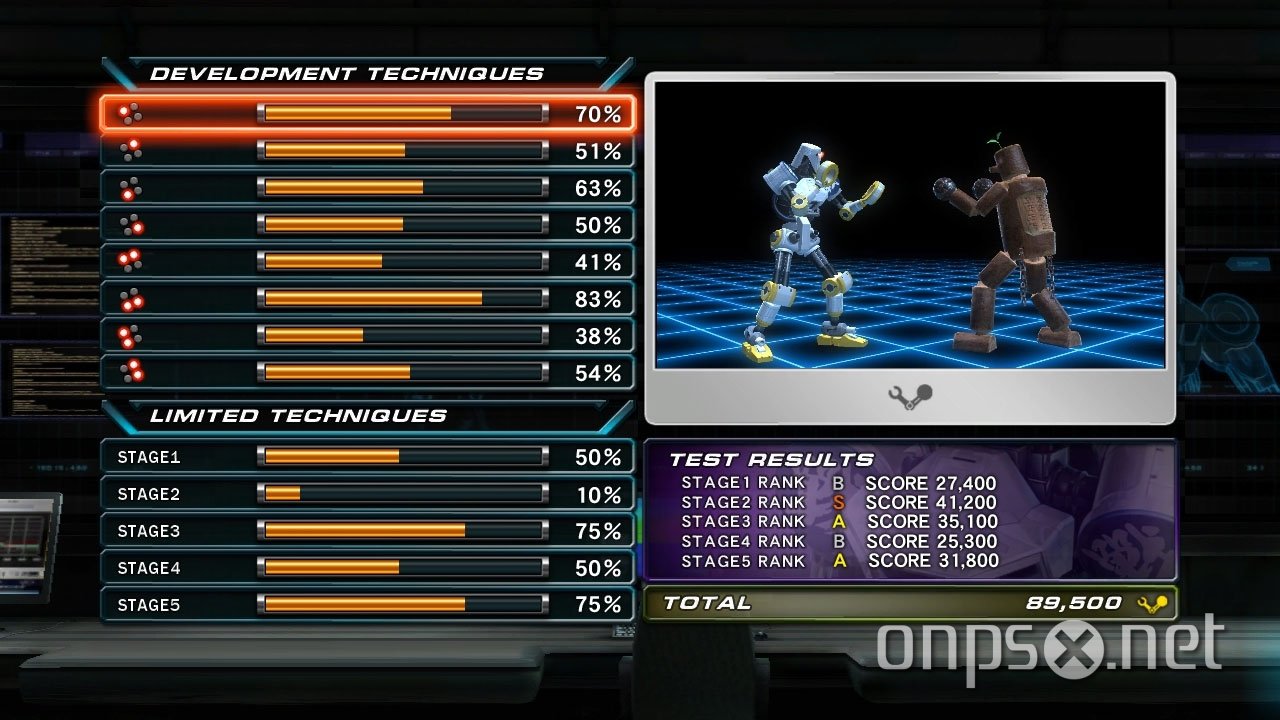
Task: Select the STAGE5 limited technique entry
Action: (370, 605)
